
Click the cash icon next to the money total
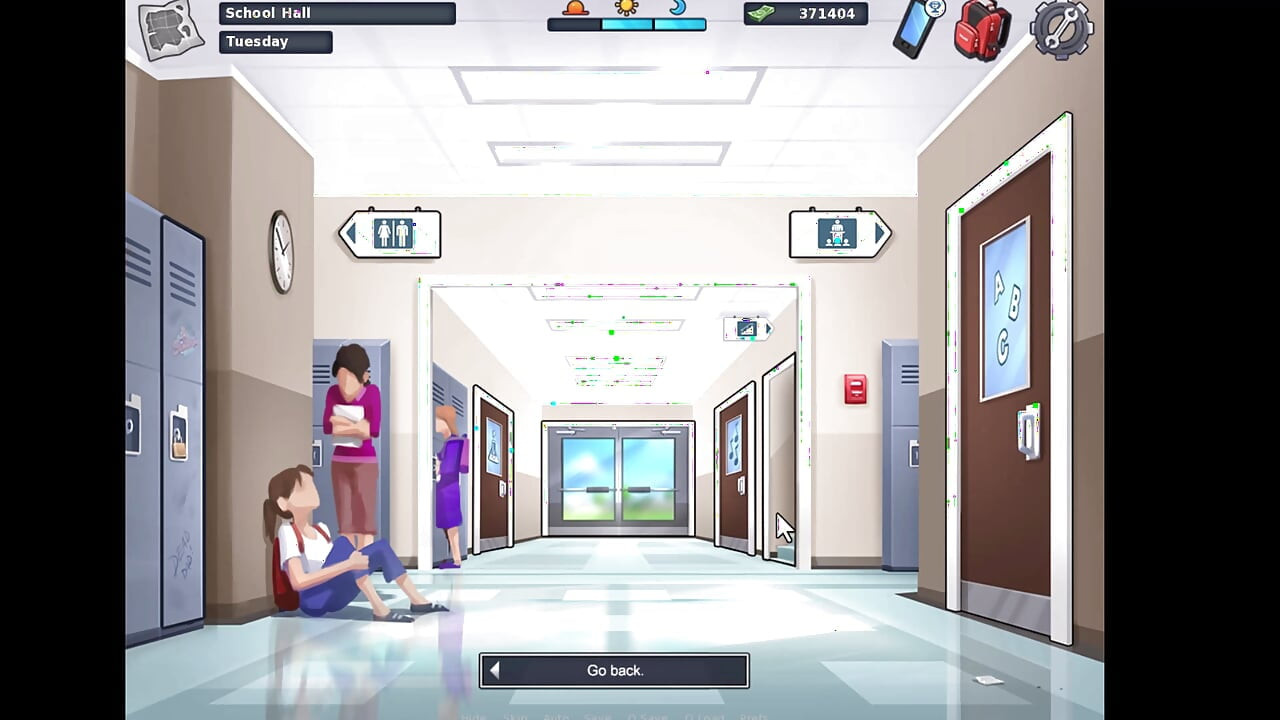click(763, 14)
